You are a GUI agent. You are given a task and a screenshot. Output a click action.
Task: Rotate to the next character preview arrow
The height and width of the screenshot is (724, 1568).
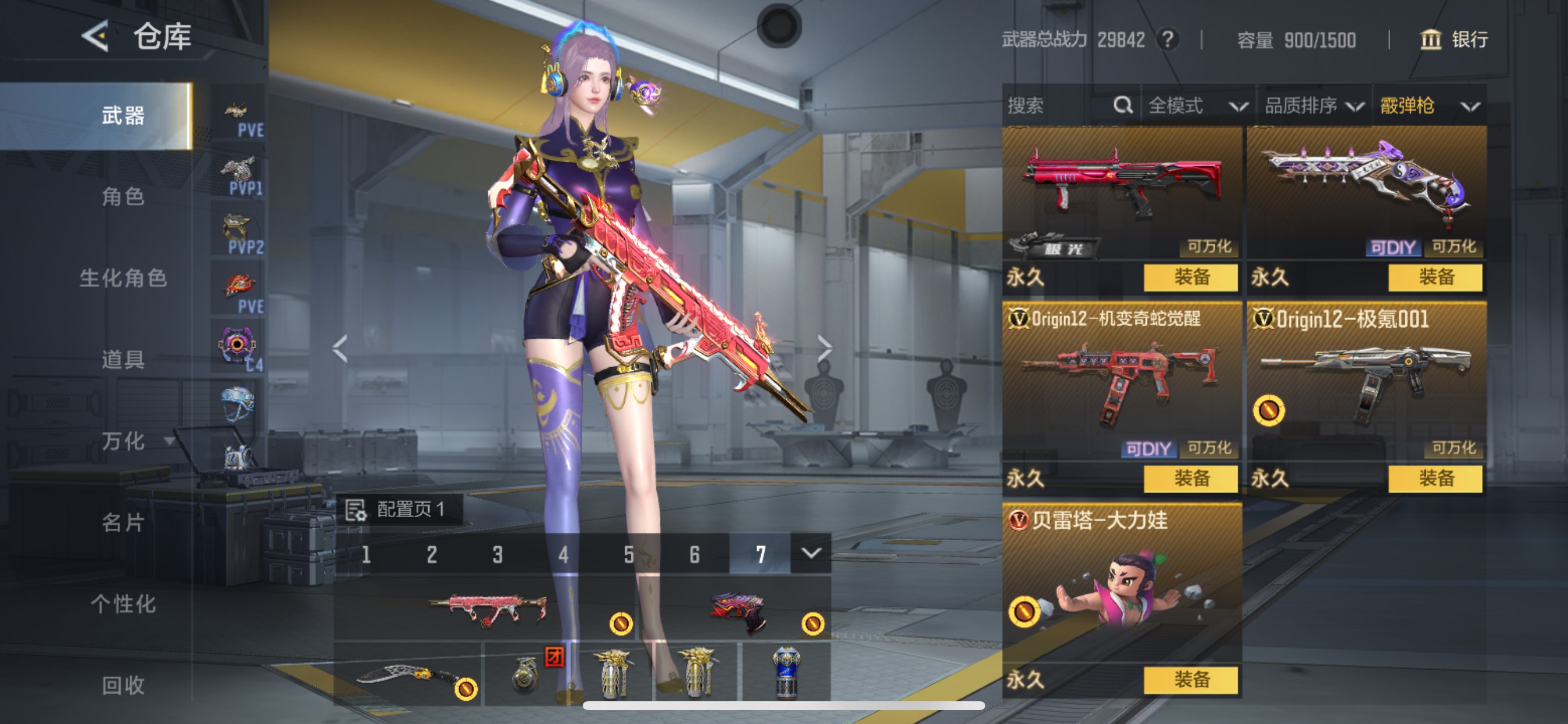(x=824, y=348)
